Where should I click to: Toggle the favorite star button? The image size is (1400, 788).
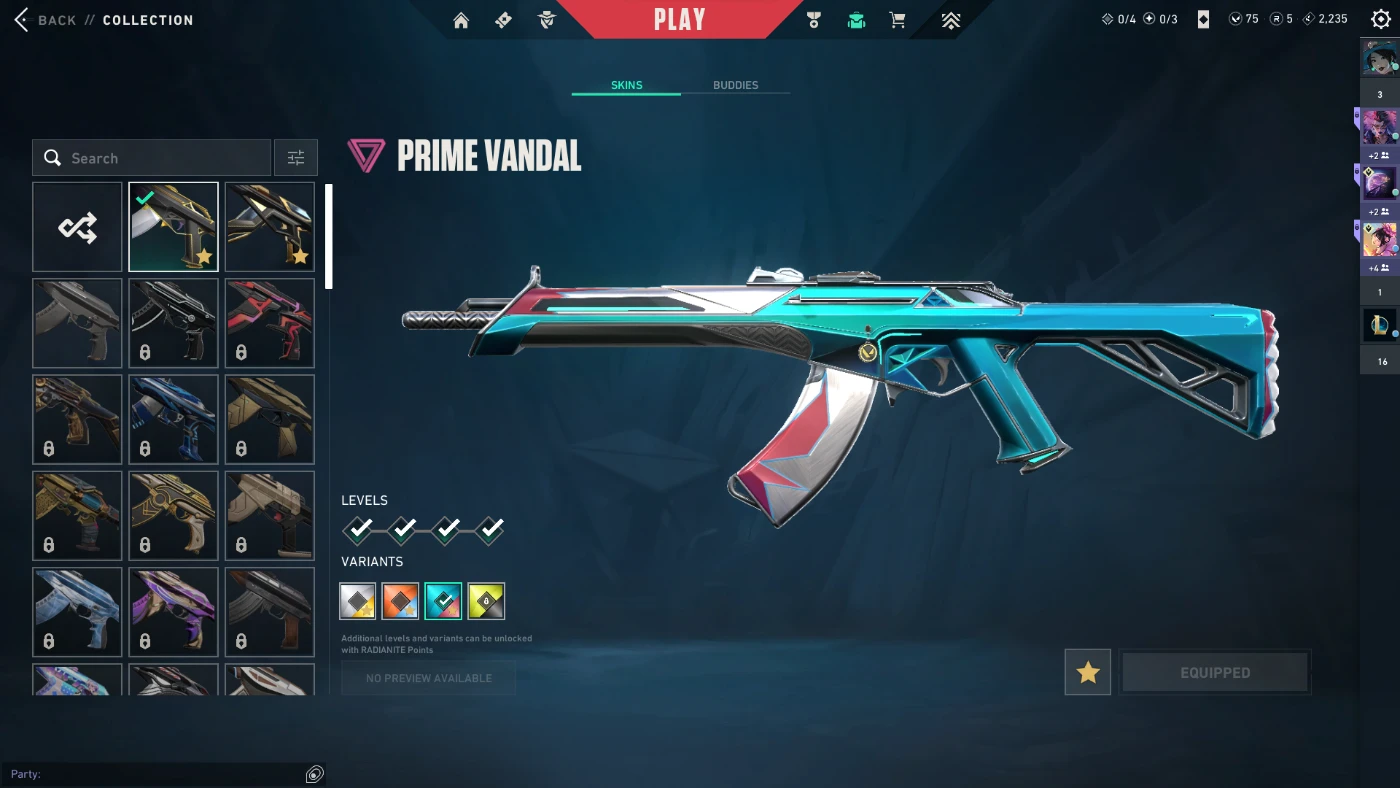pyautogui.click(x=1088, y=673)
